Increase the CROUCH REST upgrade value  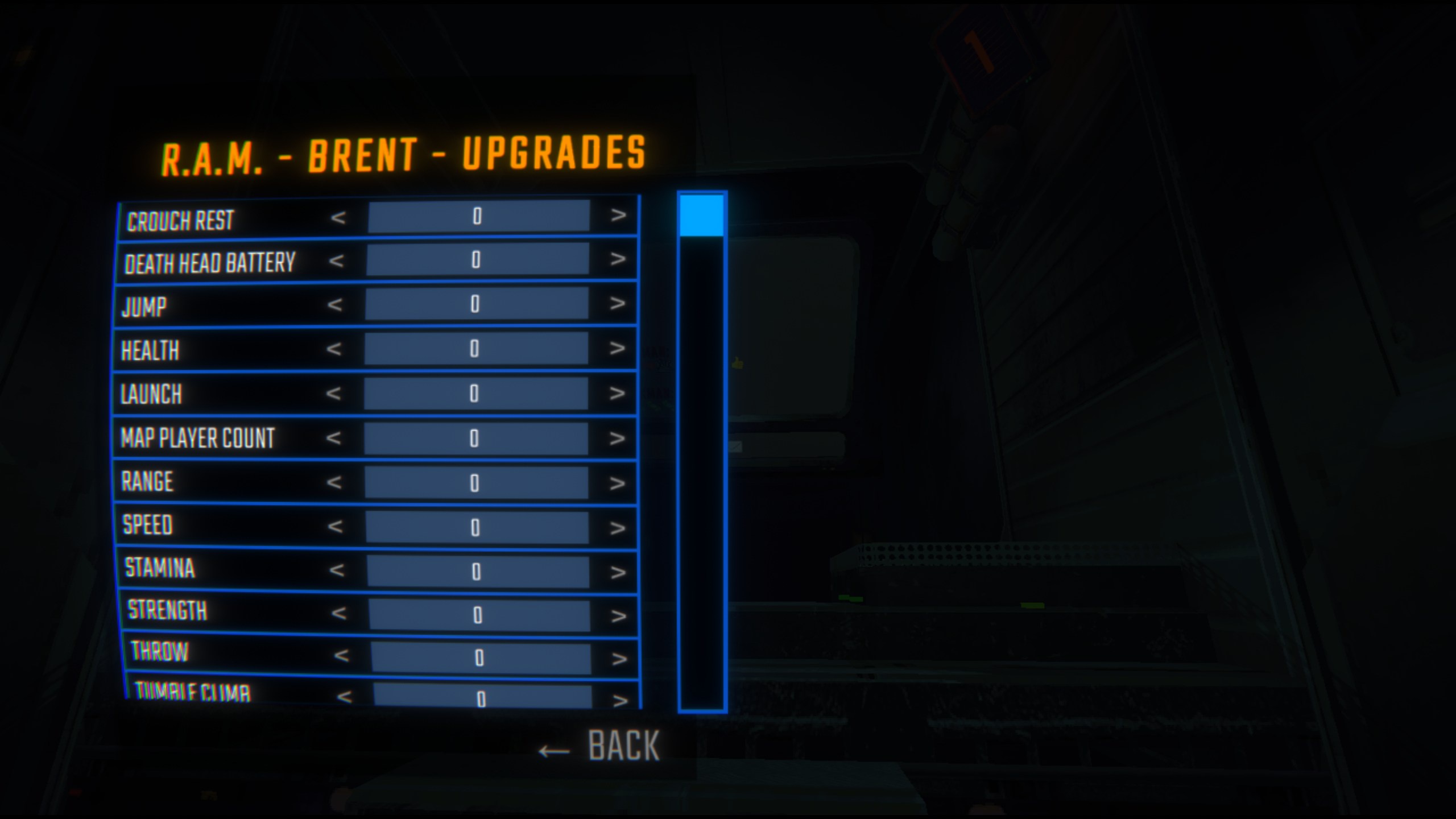[x=617, y=218]
